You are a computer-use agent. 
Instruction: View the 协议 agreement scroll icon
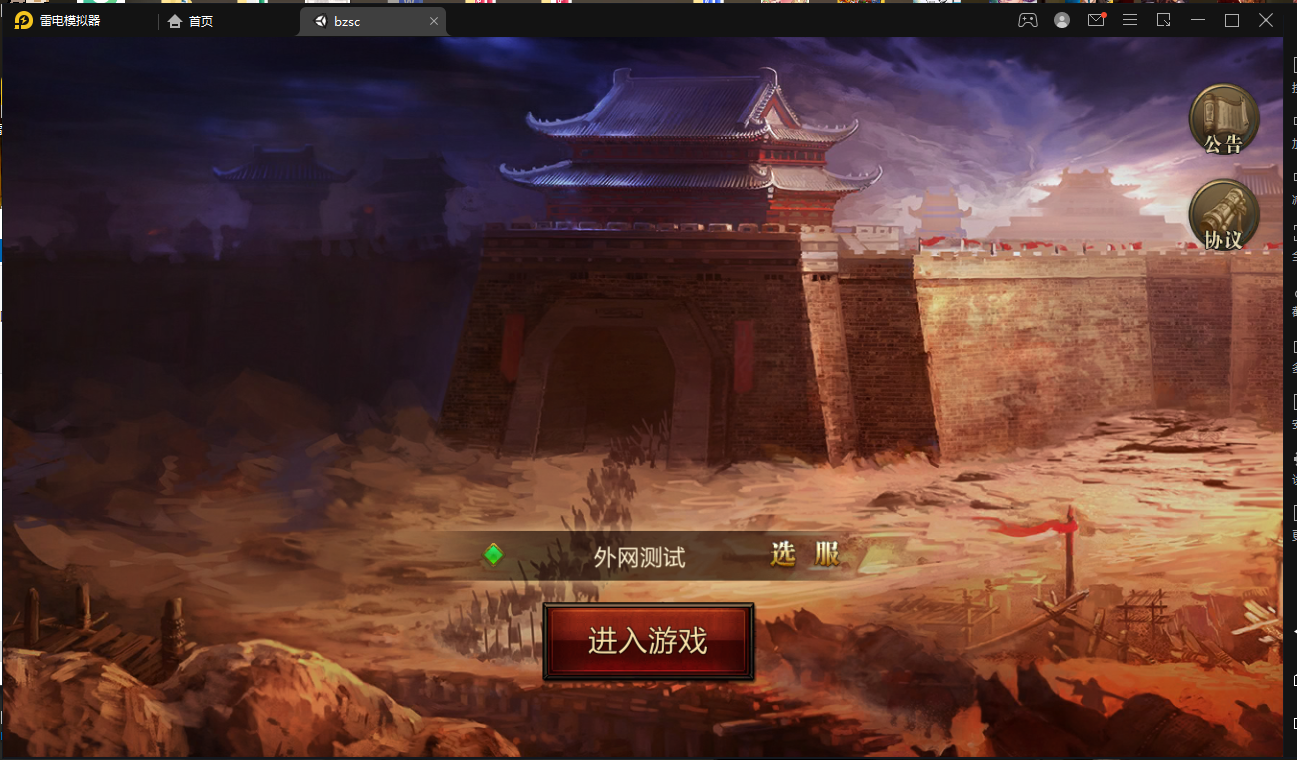[1222, 214]
